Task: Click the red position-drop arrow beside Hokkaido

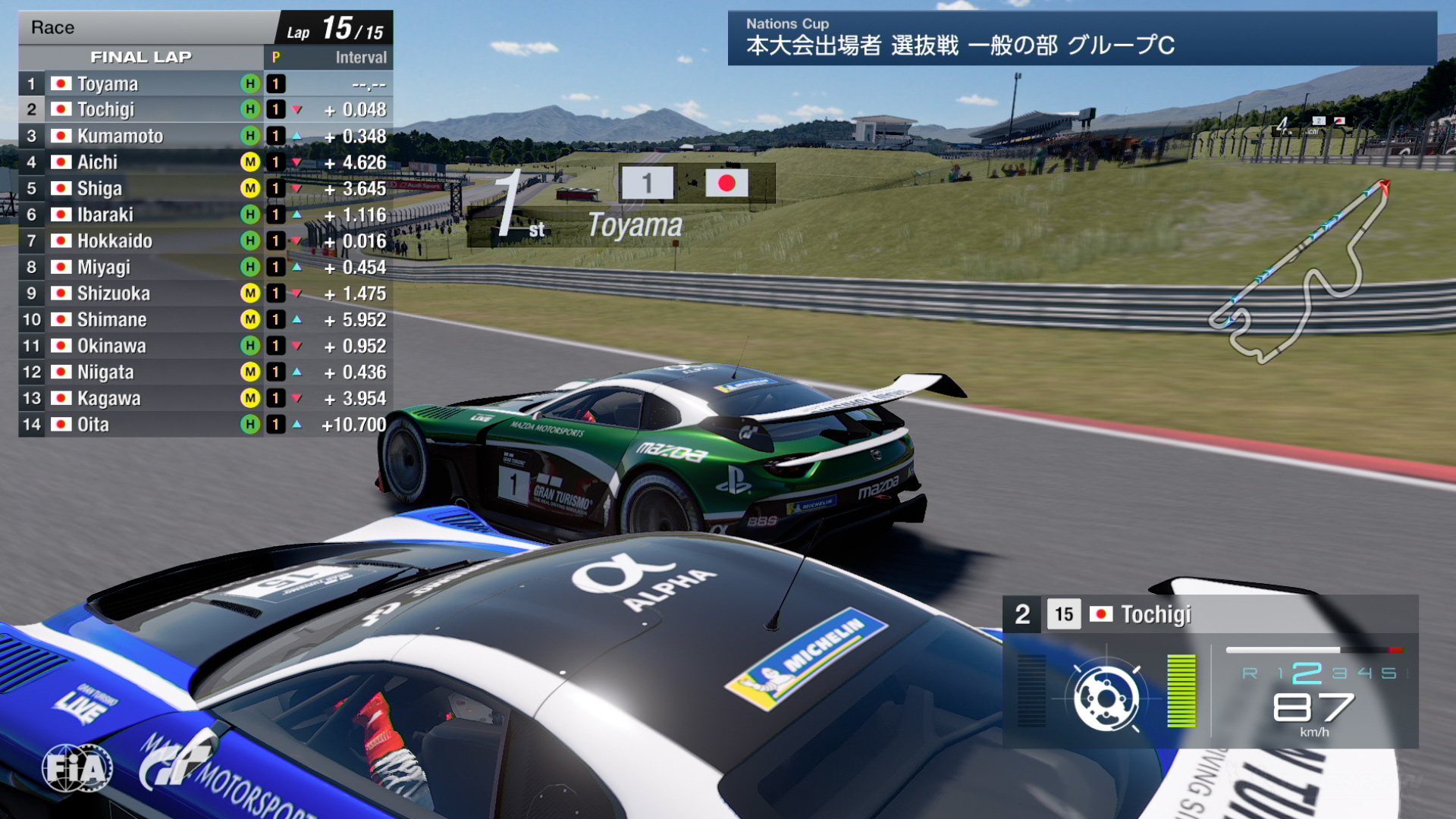Action: [x=296, y=240]
